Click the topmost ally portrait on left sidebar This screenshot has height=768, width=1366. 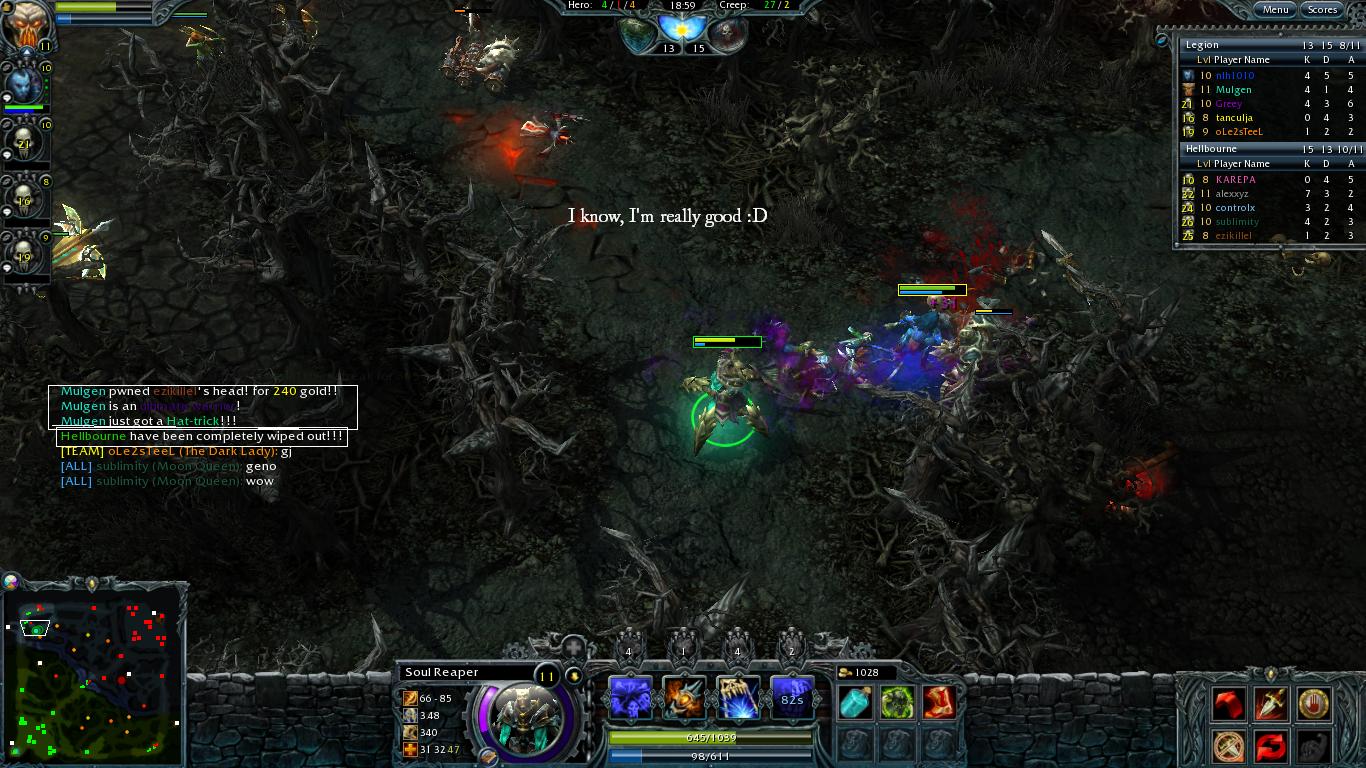(x=25, y=20)
